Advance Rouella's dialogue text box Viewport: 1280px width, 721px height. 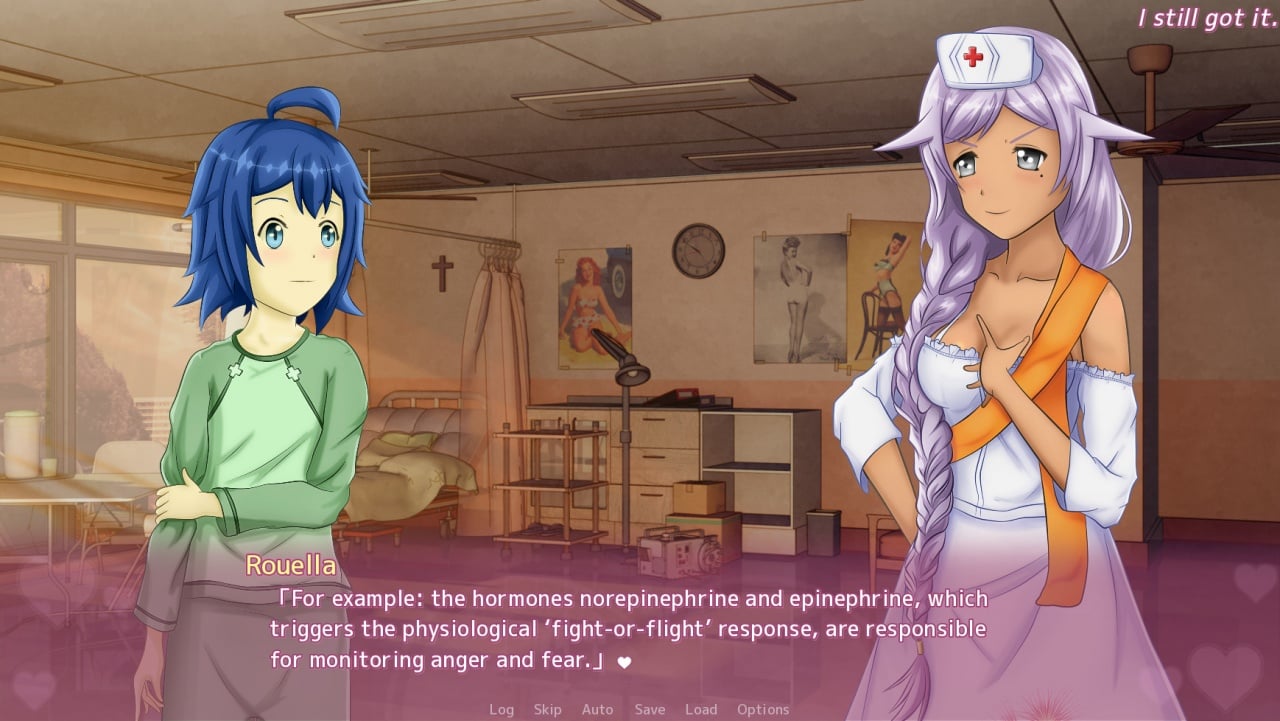628,630
